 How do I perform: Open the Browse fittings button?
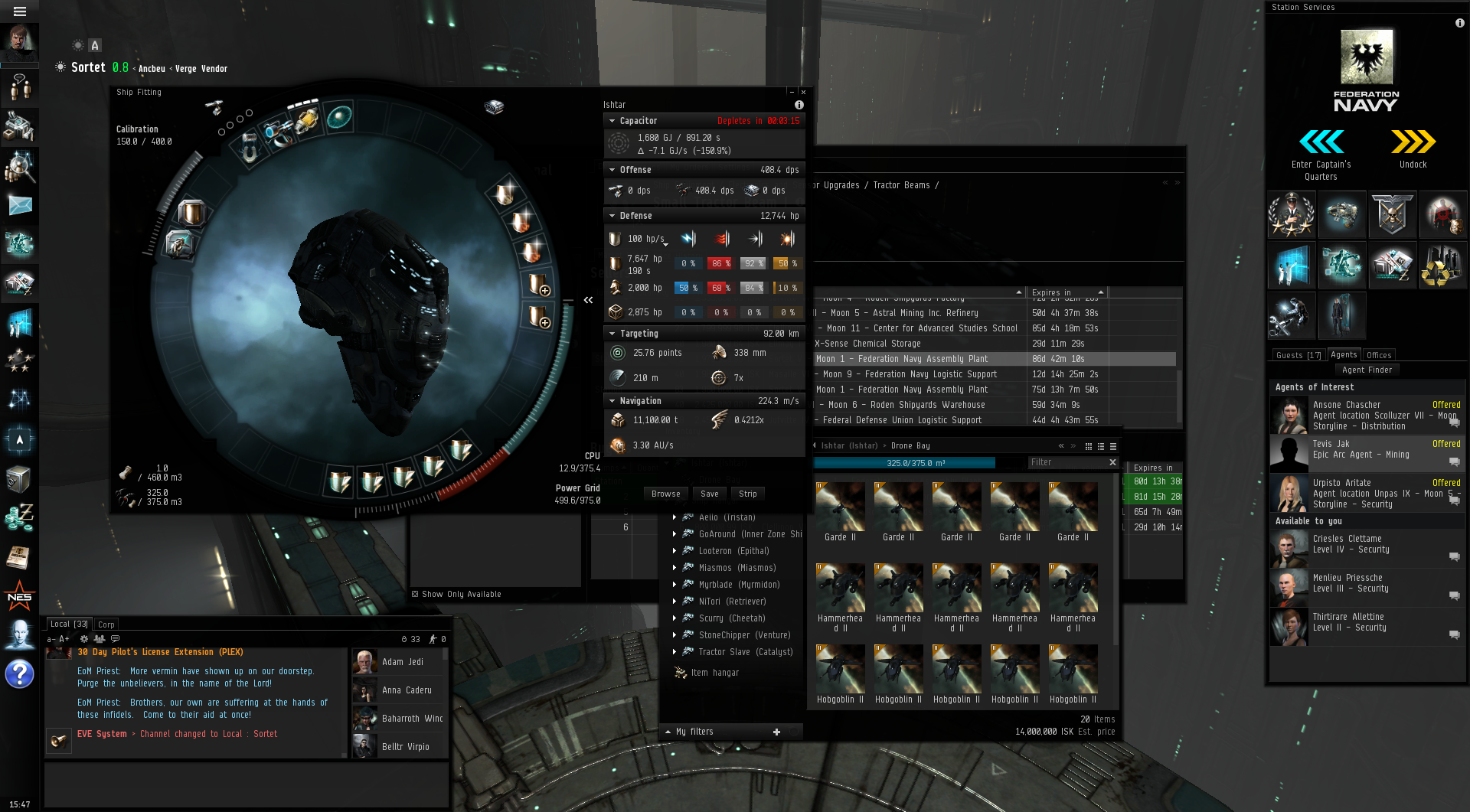[x=665, y=494]
